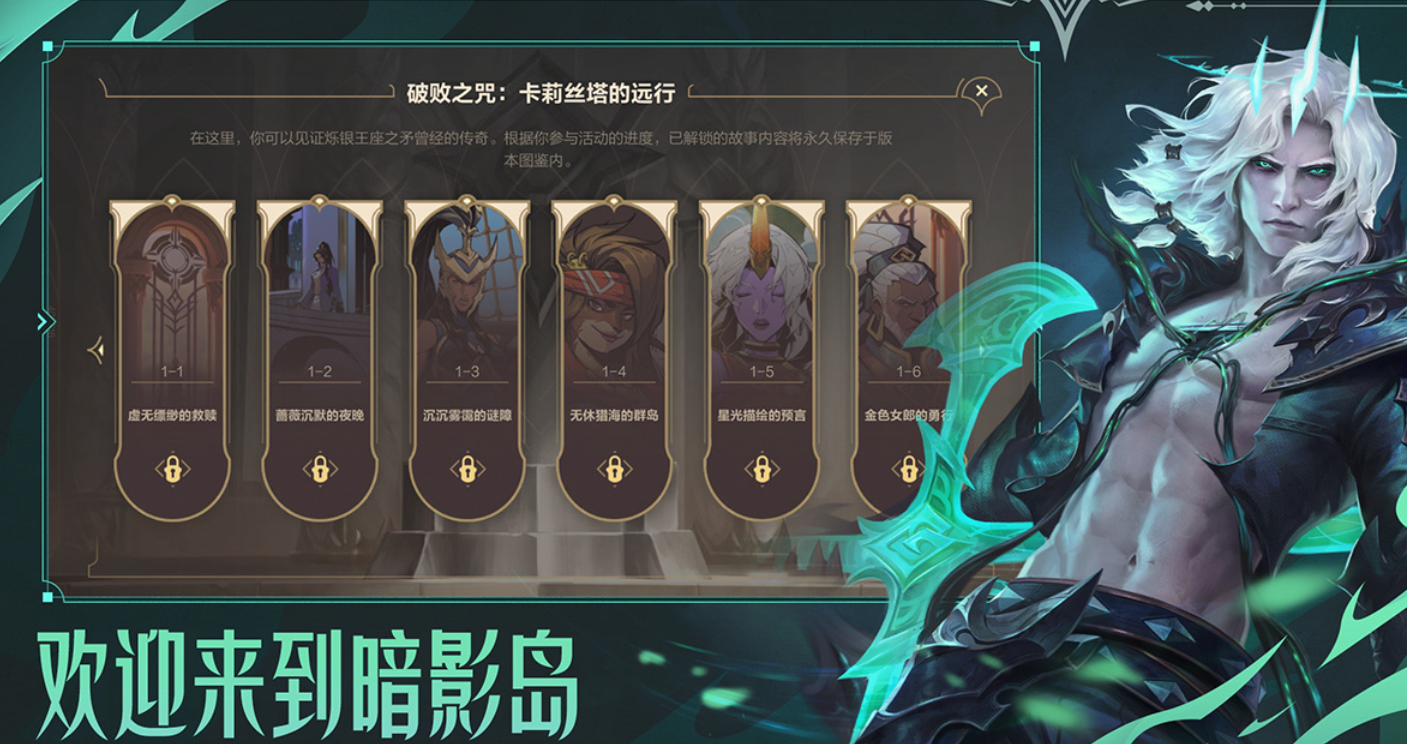
Task: Click the lock icon on chapter 1-4
Action: click(x=613, y=469)
